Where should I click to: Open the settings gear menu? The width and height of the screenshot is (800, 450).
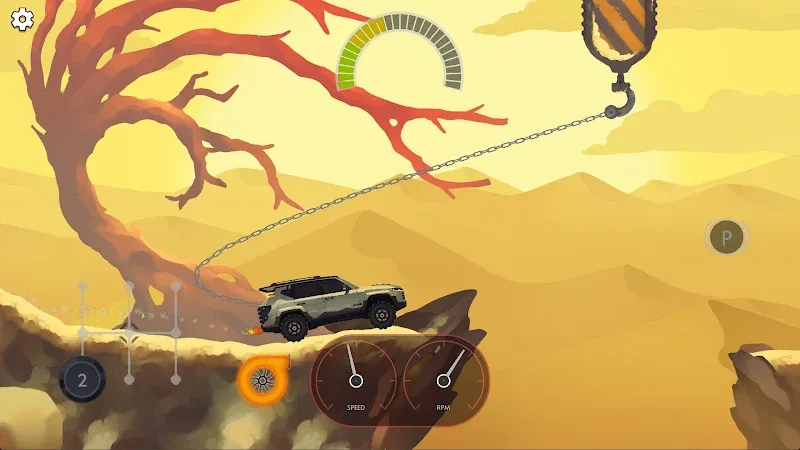click(x=21, y=19)
